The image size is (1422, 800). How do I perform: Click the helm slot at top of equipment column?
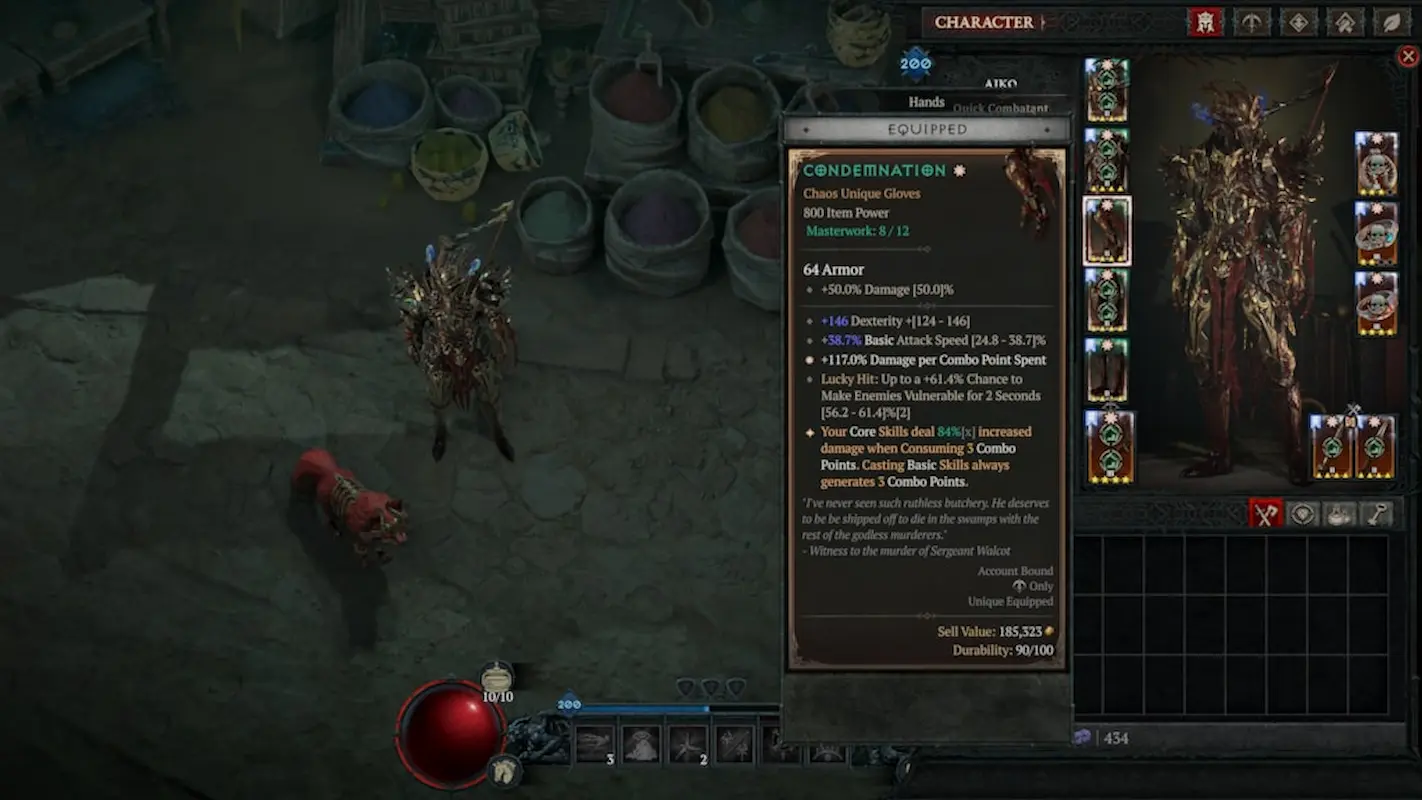click(x=1107, y=90)
